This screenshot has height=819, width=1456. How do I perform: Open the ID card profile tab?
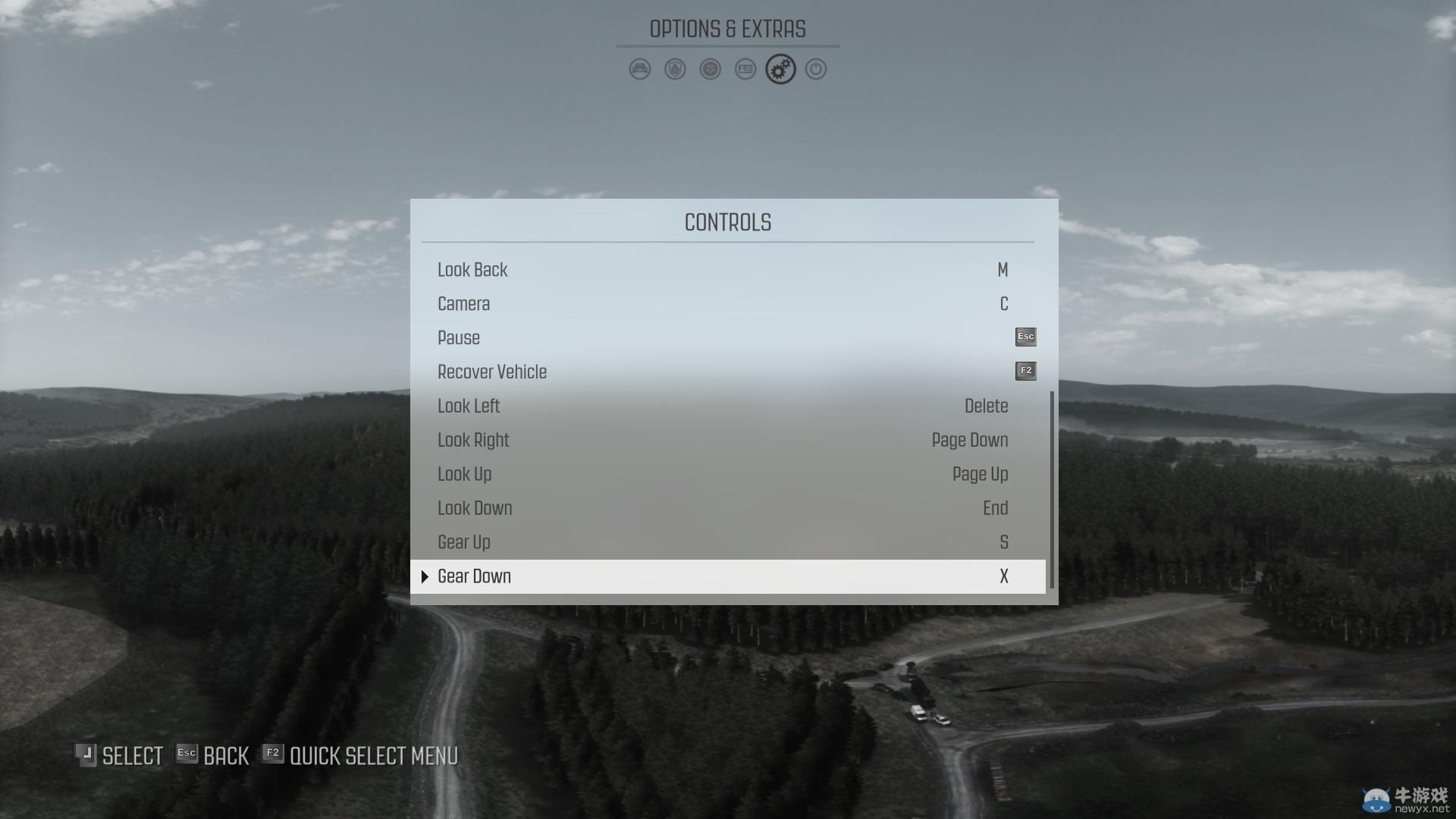[745, 70]
